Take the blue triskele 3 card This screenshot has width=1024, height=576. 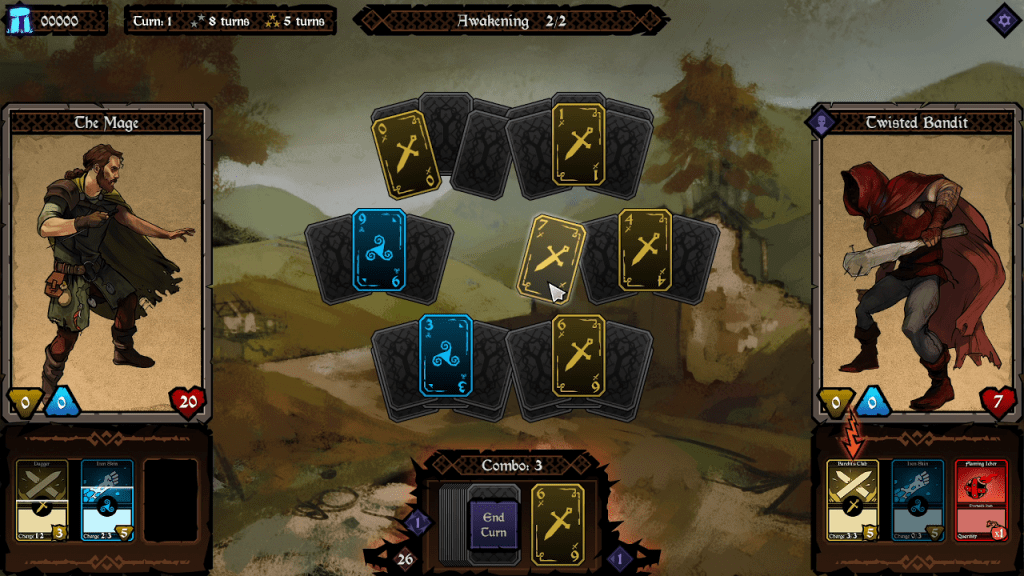point(446,356)
